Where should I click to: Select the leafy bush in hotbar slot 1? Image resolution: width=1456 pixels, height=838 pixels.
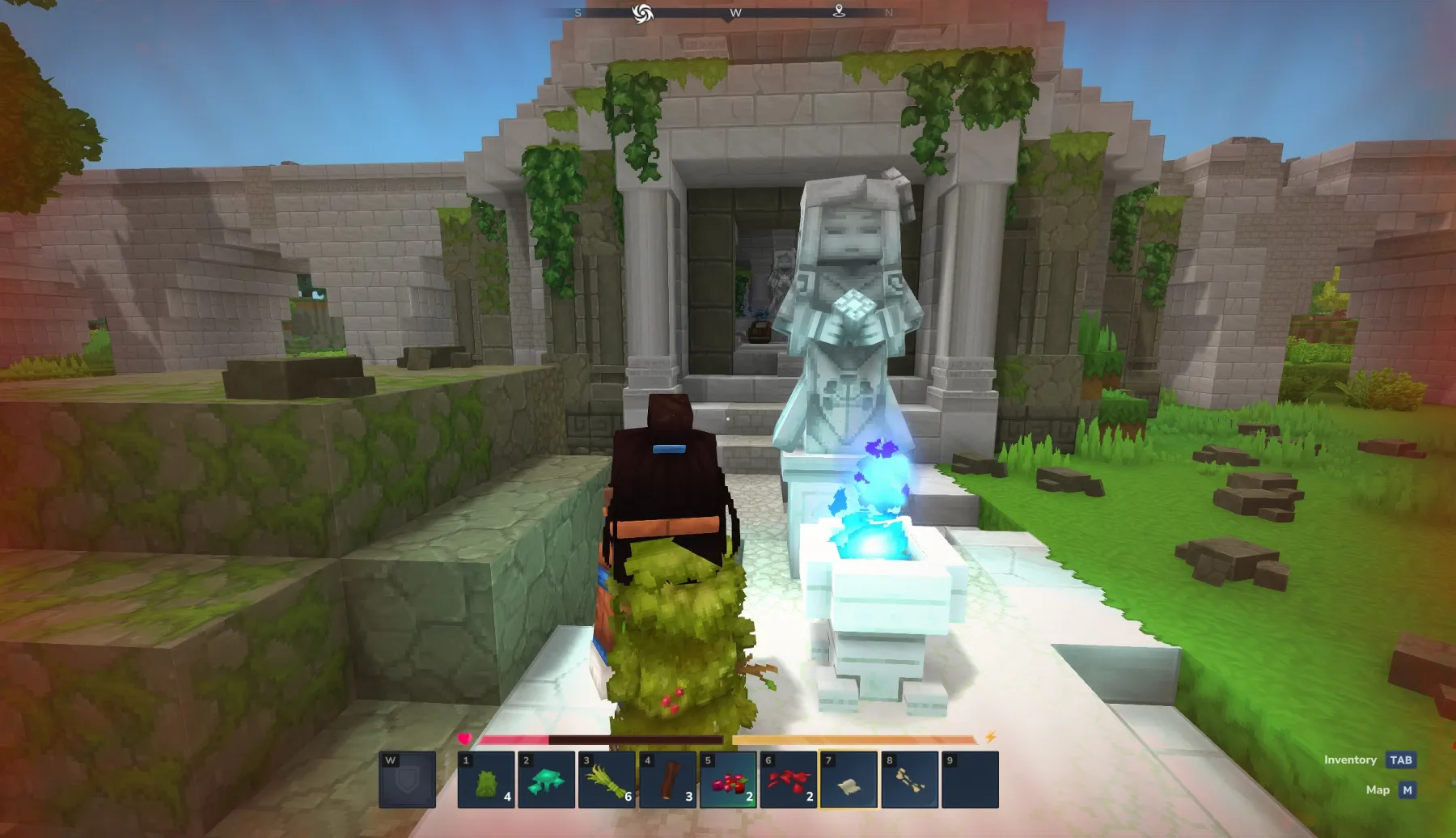(x=485, y=781)
